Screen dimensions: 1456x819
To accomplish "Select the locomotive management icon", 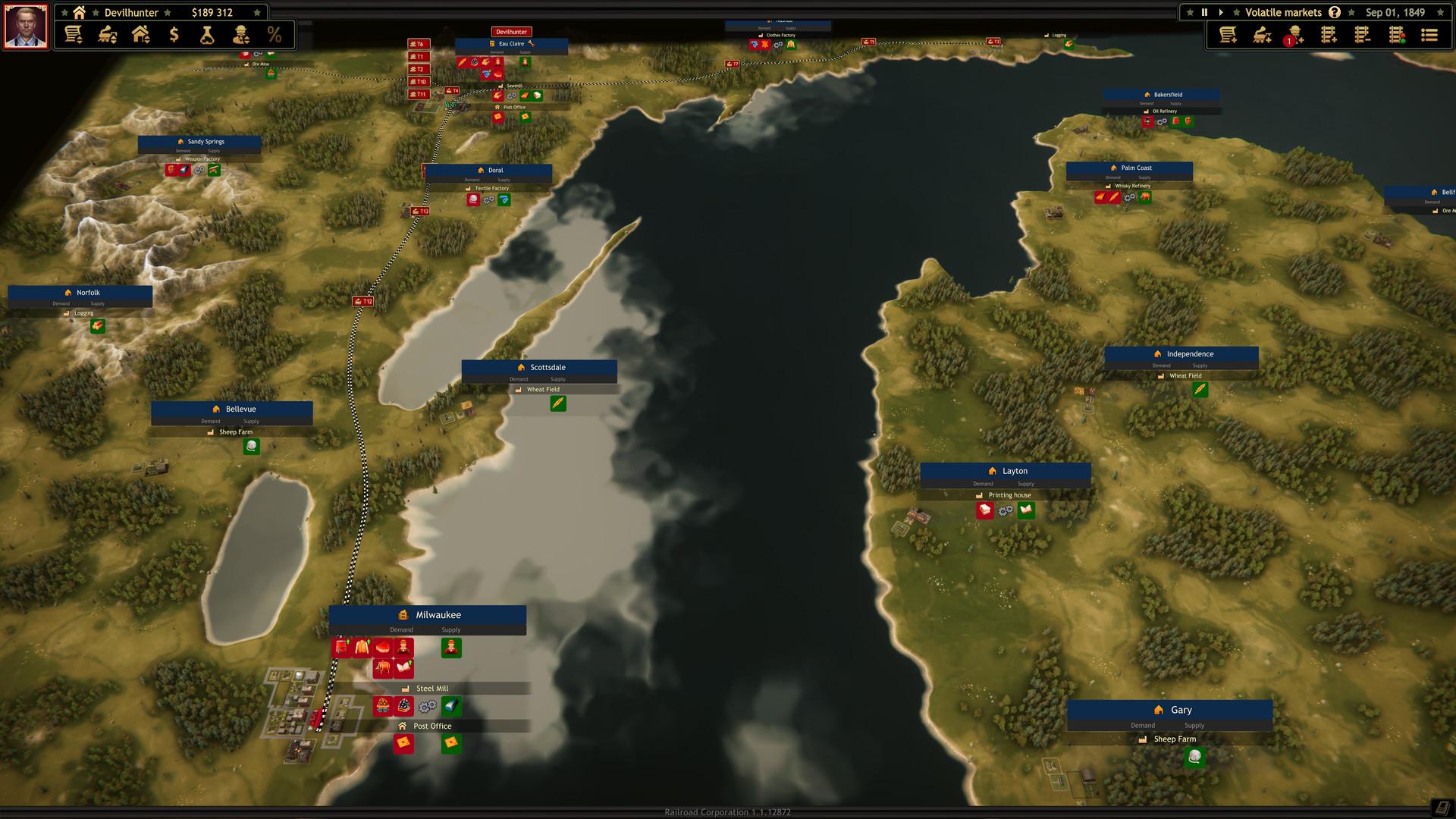I will pos(106,35).
